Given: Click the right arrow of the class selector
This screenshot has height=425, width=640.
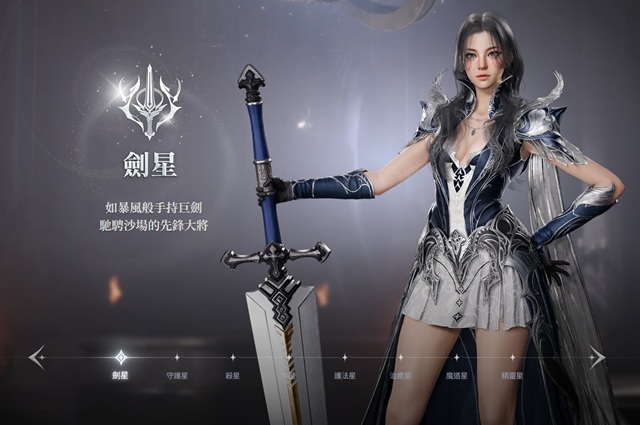Looking at the screenshot, I should [596, 356].
